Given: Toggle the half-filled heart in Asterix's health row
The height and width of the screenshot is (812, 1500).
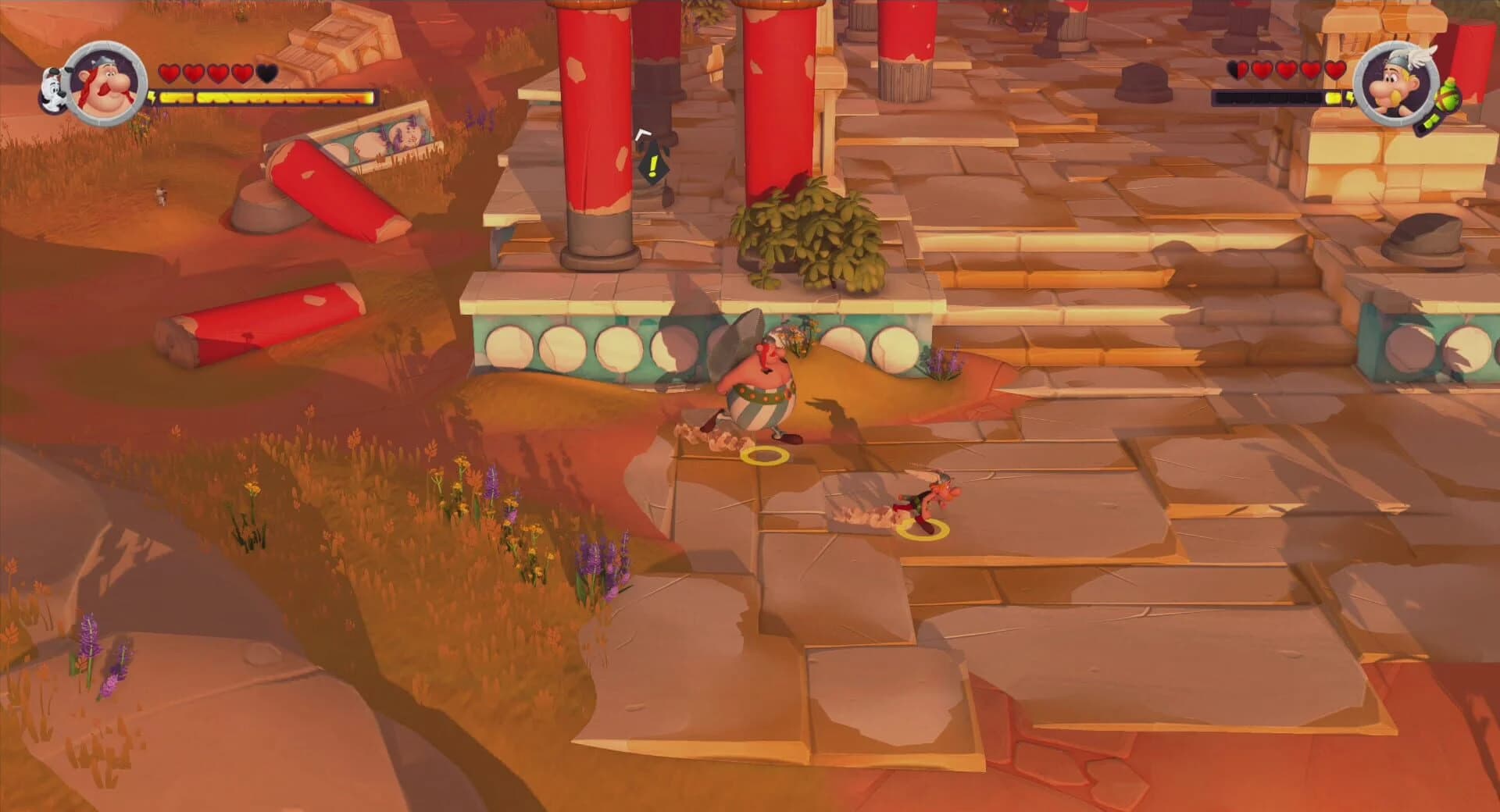Looking at the screenshot, I should (x=1237, y=70).
